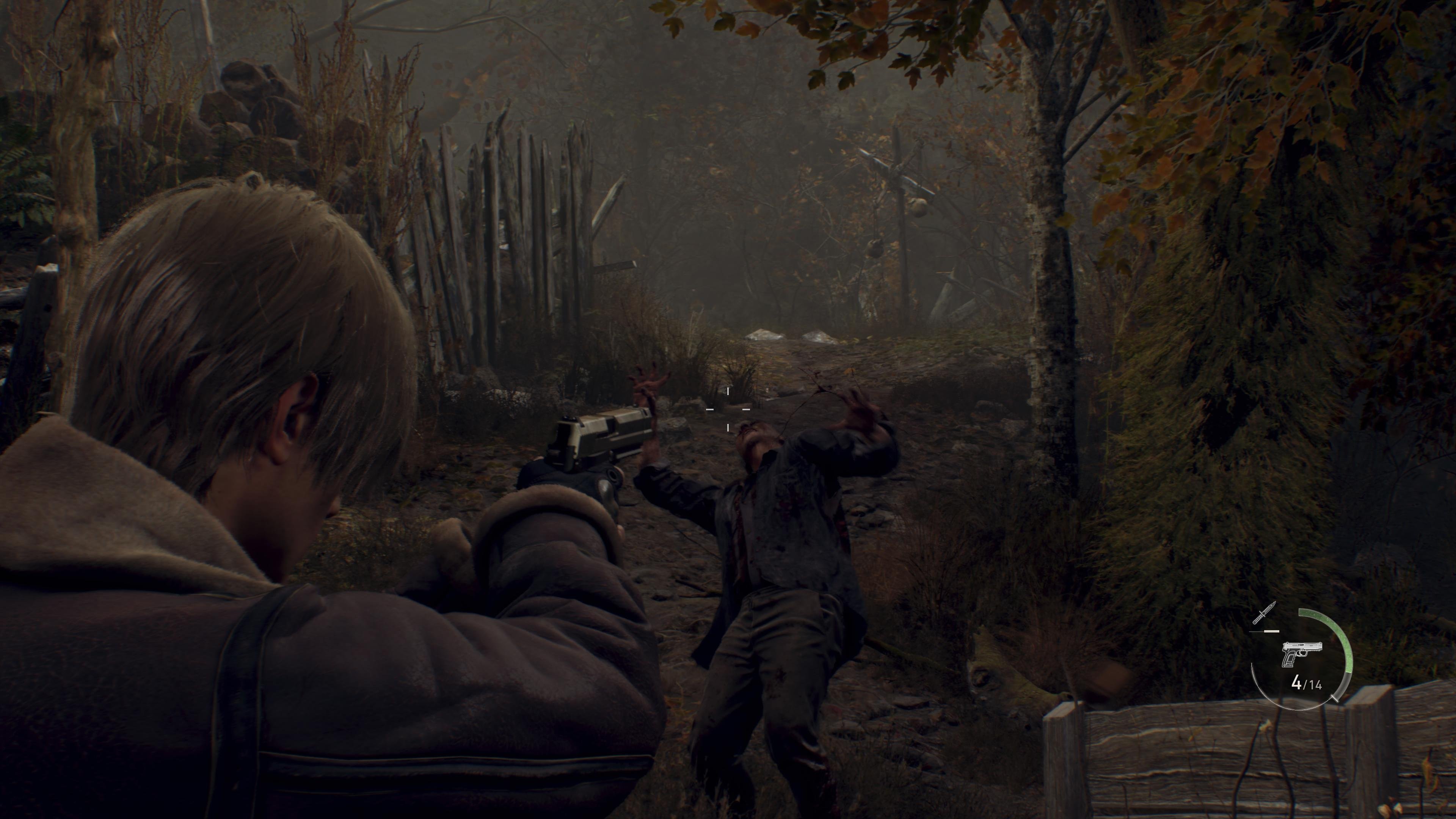The width and height of the screenshot is (1456, 819).
Task: Click the aiming reticle at screen center
Action: click(728, 409)
